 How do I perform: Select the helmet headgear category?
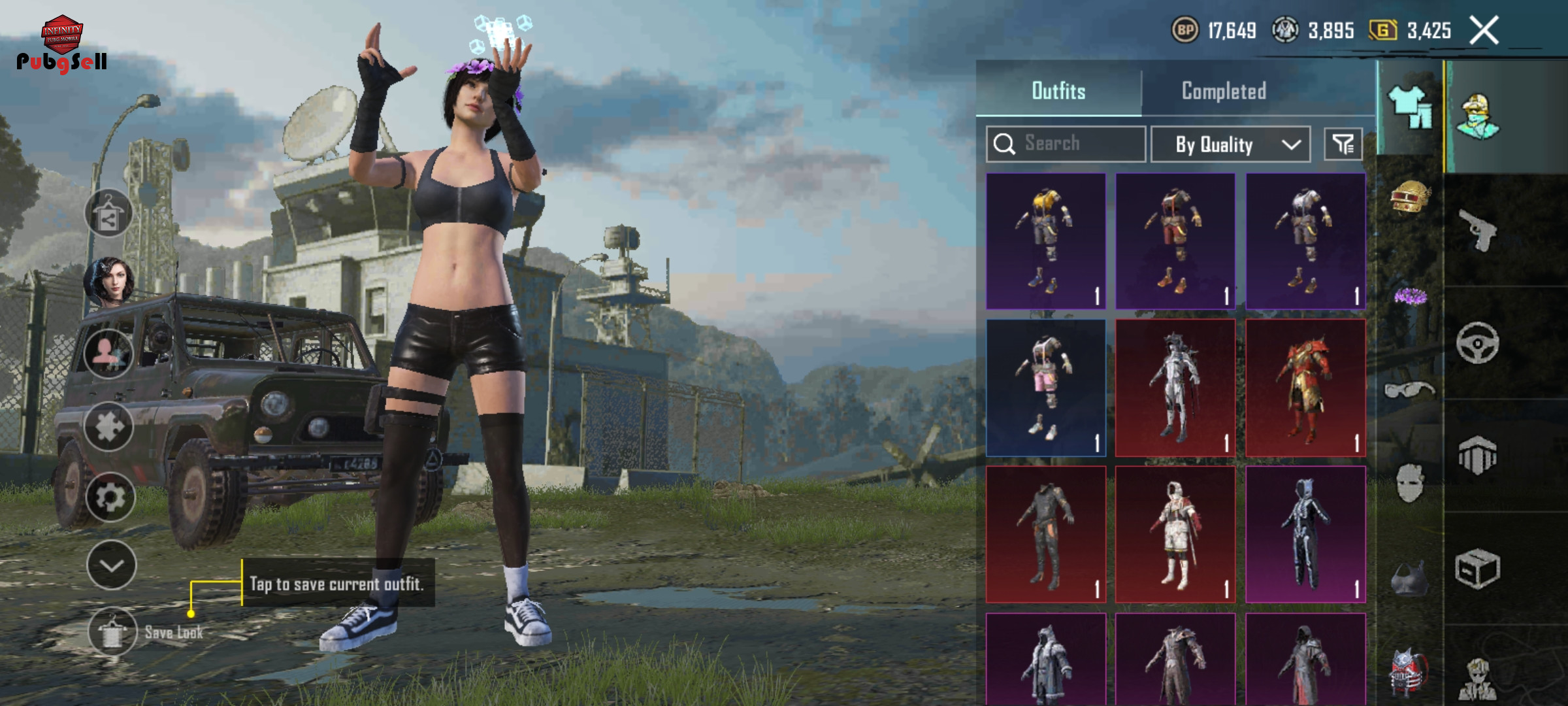pyautogui.click(x=1410, y=197)
